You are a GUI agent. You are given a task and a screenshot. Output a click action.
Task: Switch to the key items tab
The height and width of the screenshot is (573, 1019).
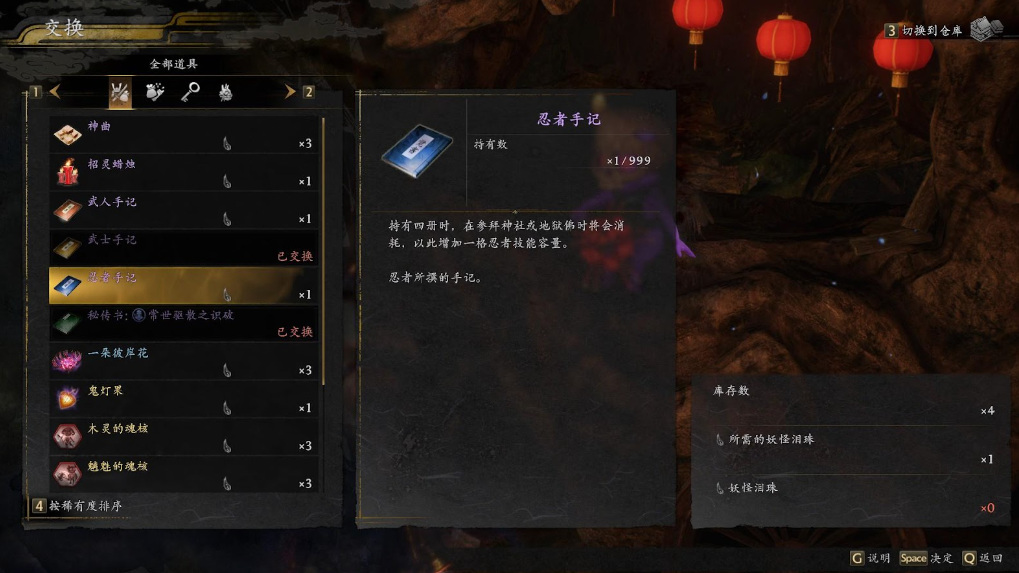[190, 93]
